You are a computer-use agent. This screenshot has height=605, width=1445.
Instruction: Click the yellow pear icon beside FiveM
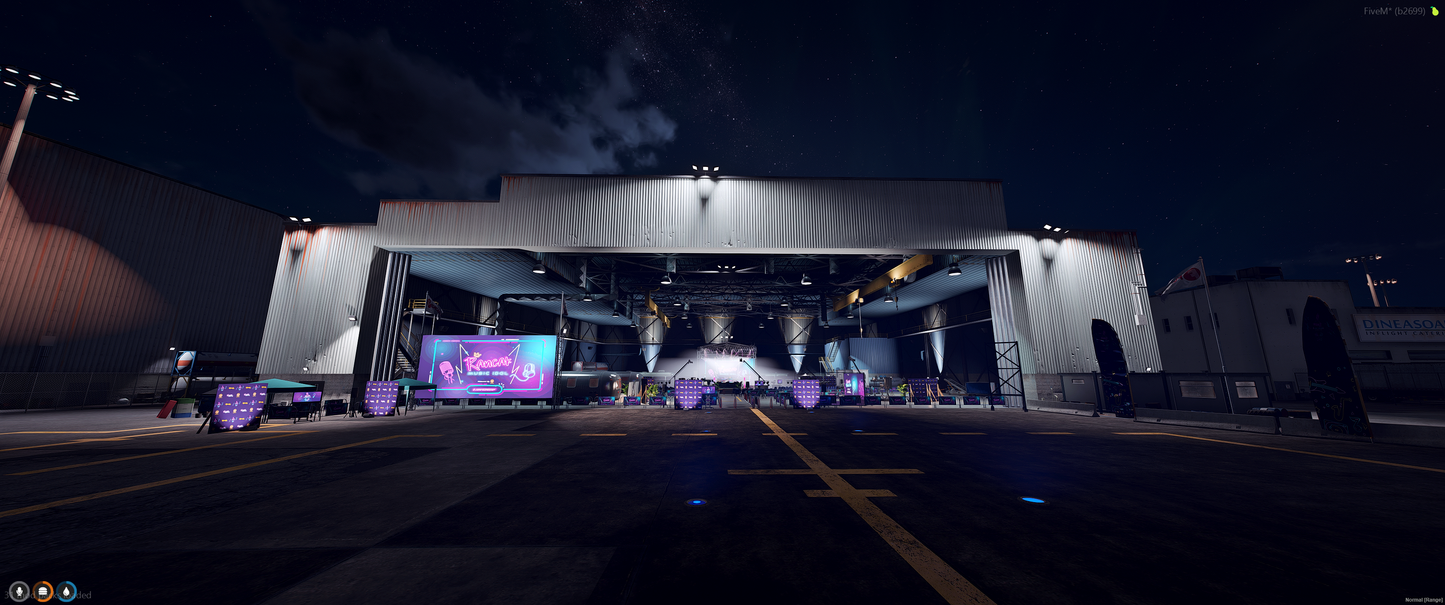pyautogui.click(x=1434, y=11)
